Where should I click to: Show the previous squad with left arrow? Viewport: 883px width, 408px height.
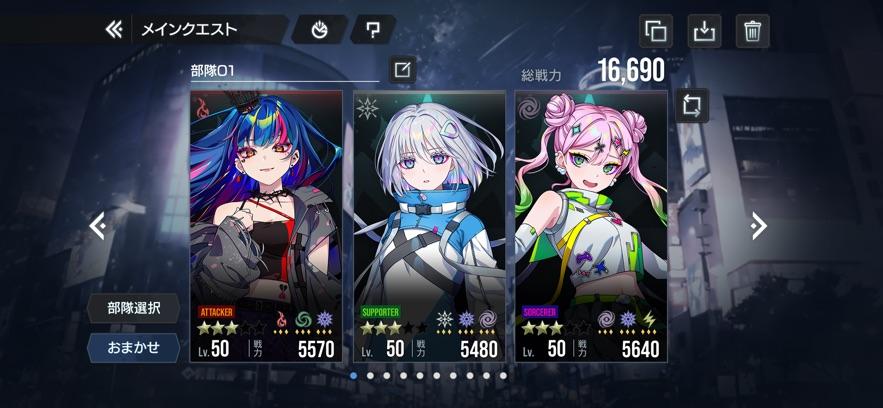pyautogui.click(x=97, y=226)
